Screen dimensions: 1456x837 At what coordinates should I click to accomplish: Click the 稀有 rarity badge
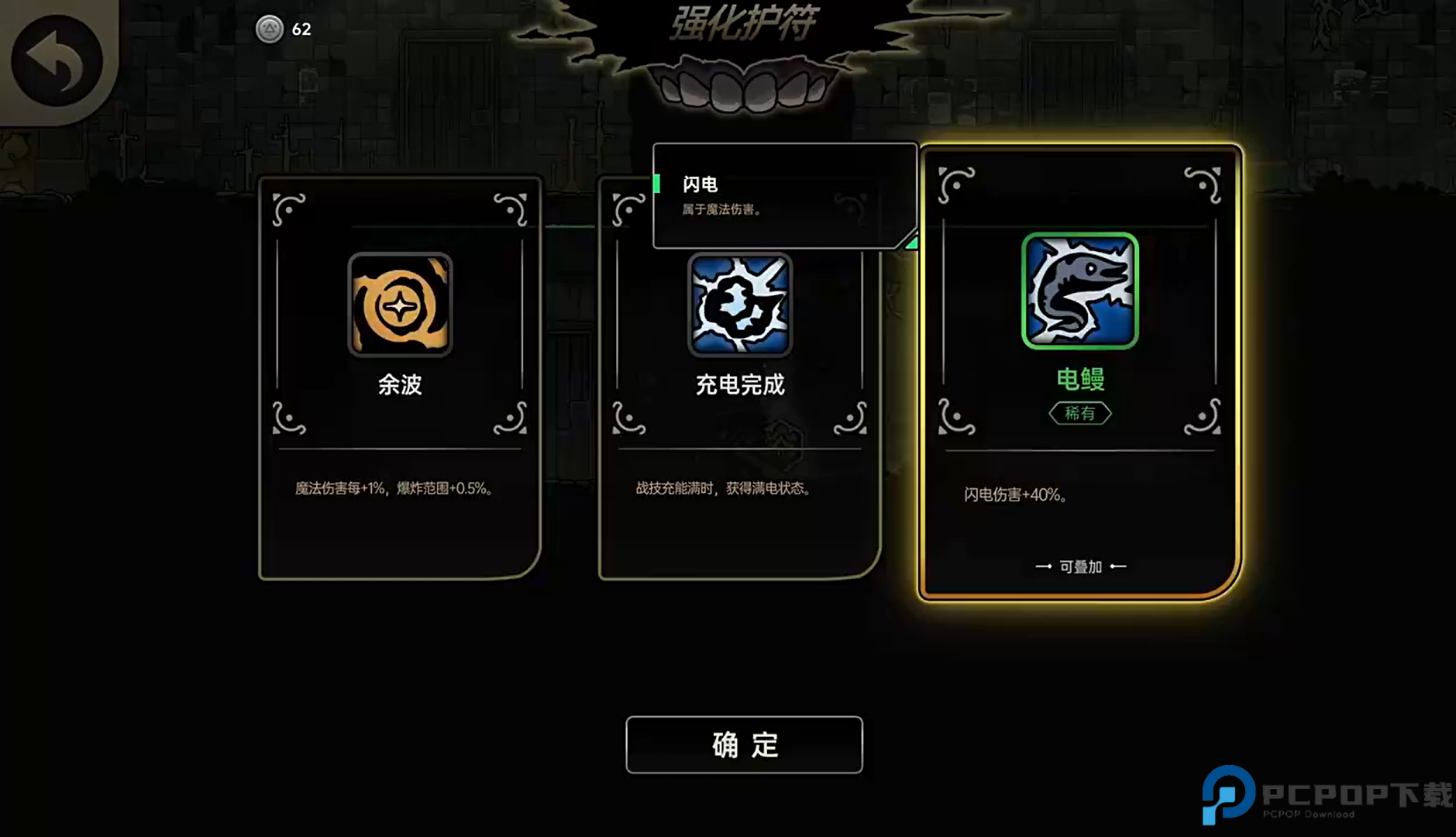click(1080, 413)
